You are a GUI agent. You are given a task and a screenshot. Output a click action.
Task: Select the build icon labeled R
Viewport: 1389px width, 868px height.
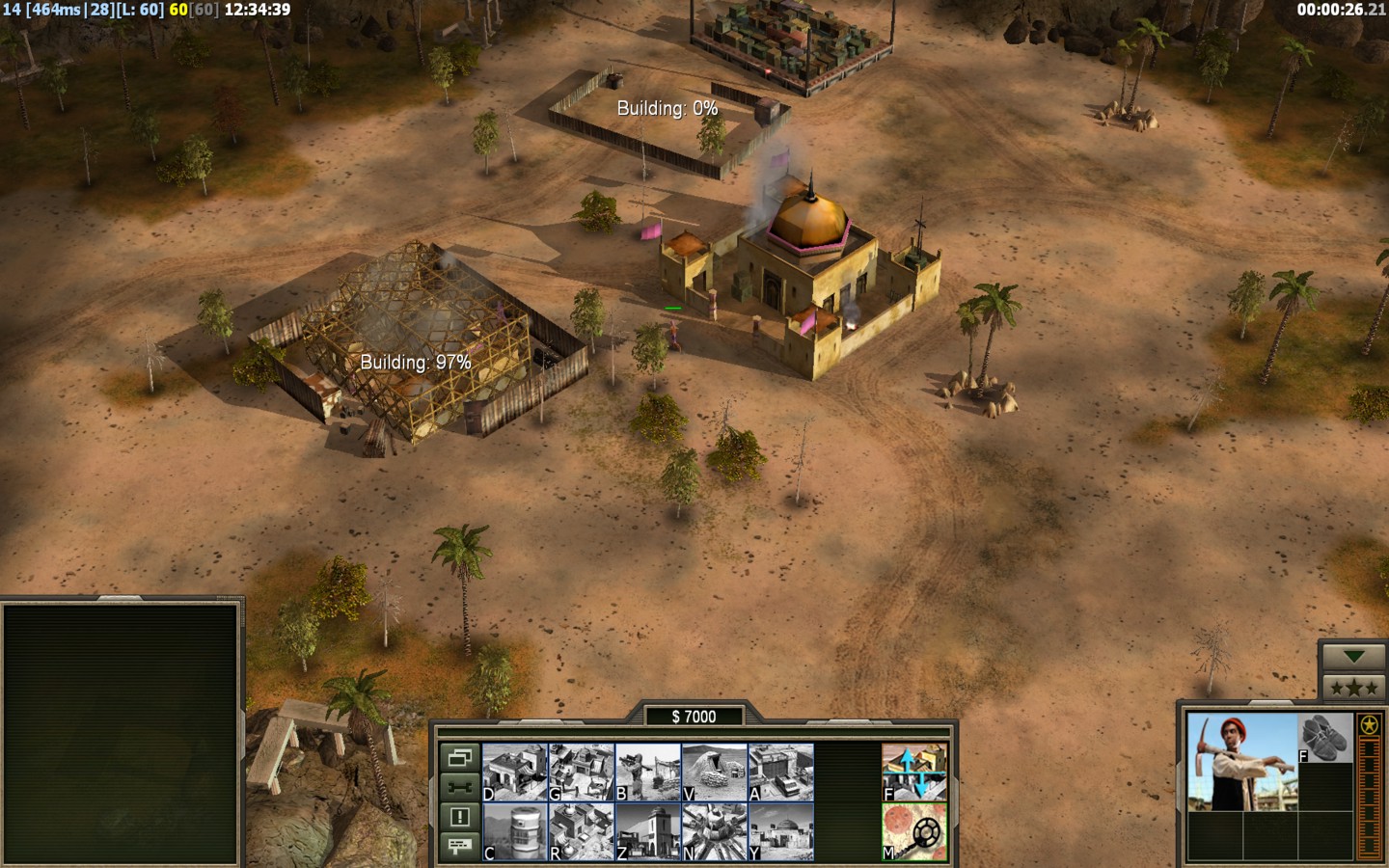[x=582, y=831]
